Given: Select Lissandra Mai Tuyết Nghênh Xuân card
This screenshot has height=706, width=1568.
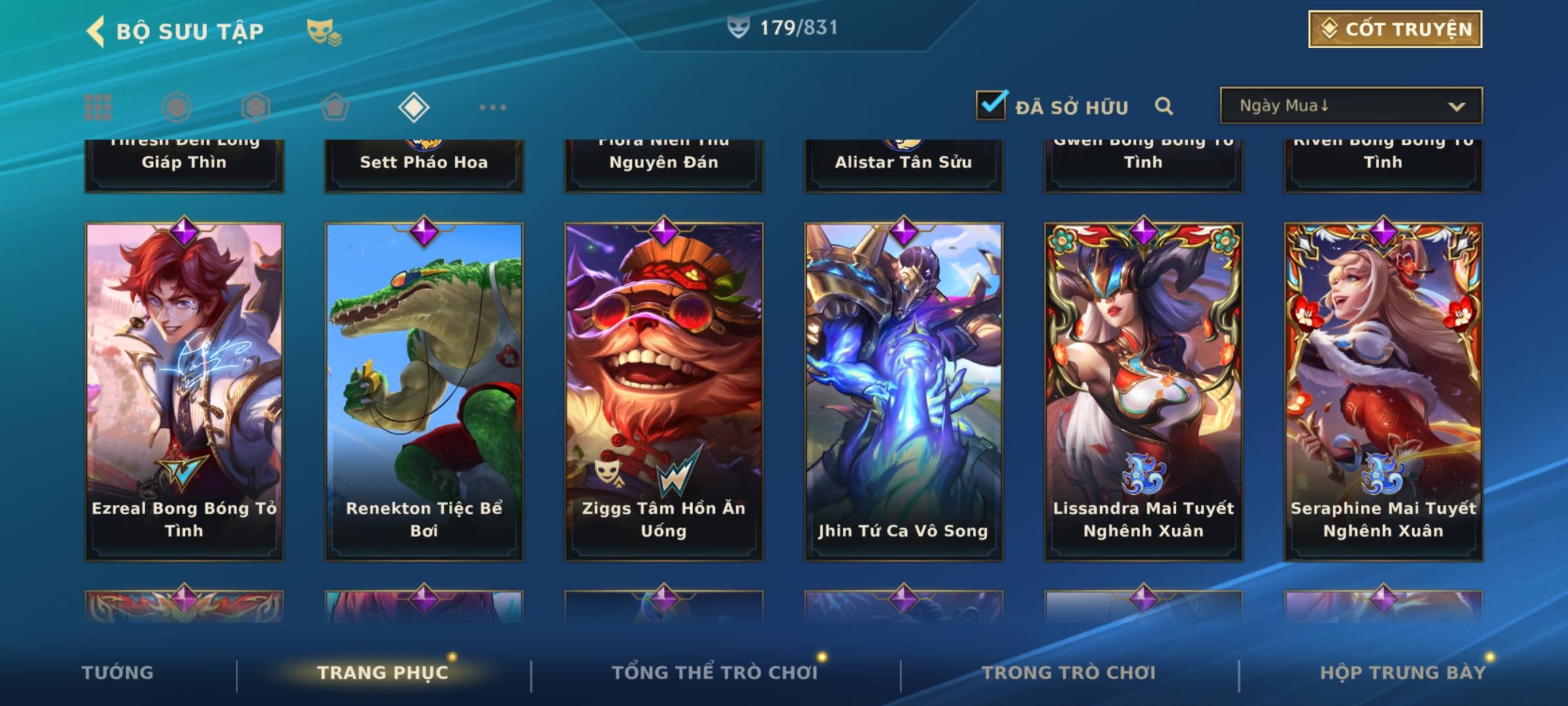Looking at the screenshot, I should (1143, 391).
